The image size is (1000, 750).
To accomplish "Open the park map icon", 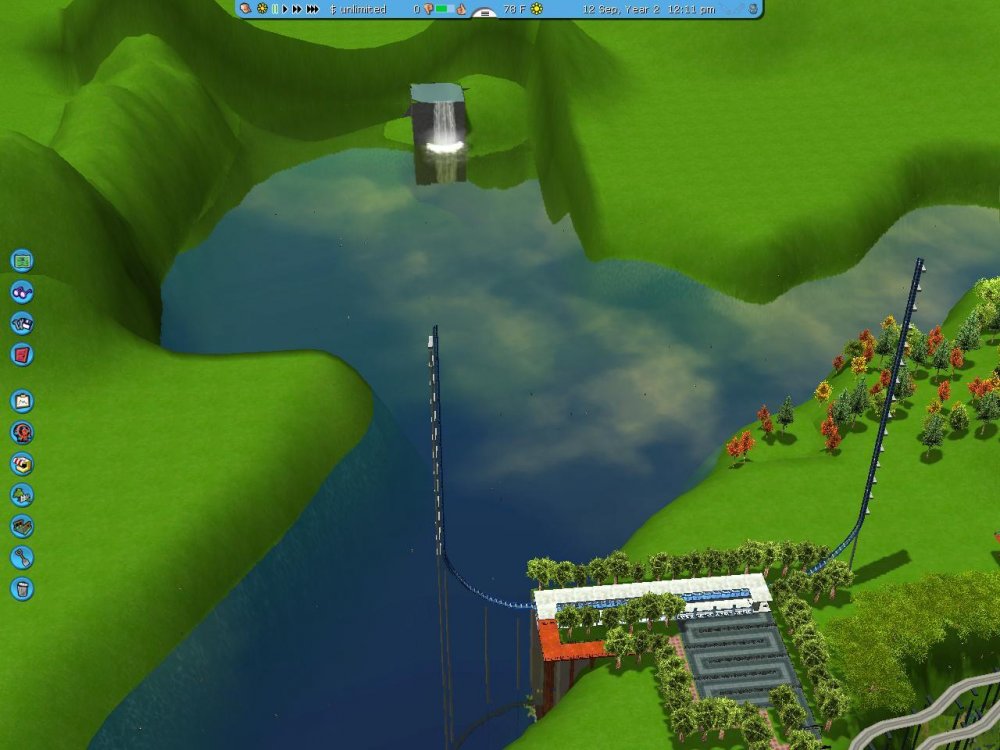I will [22, 261].
